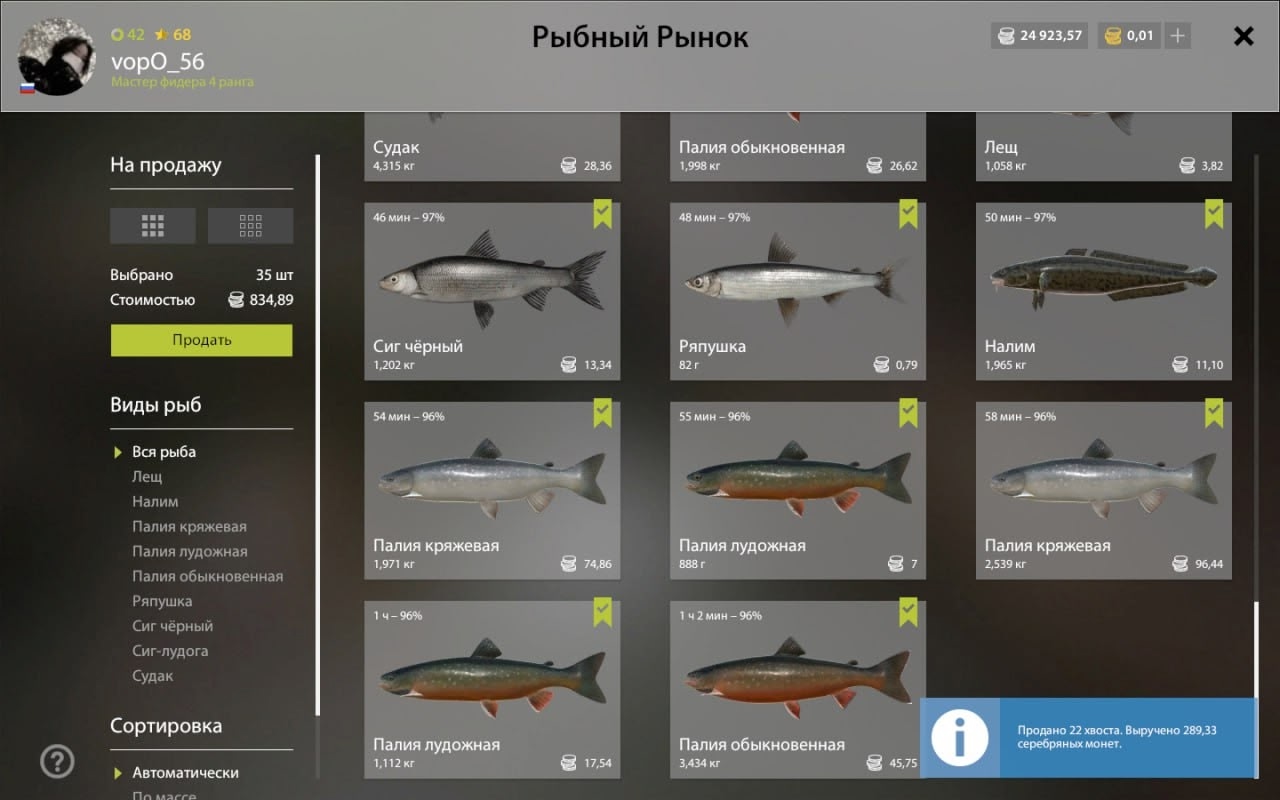Viewport: 1280px width, 800px height.
Task: Select the Палия лудожная 888 г card
Action: coord(797,490)
